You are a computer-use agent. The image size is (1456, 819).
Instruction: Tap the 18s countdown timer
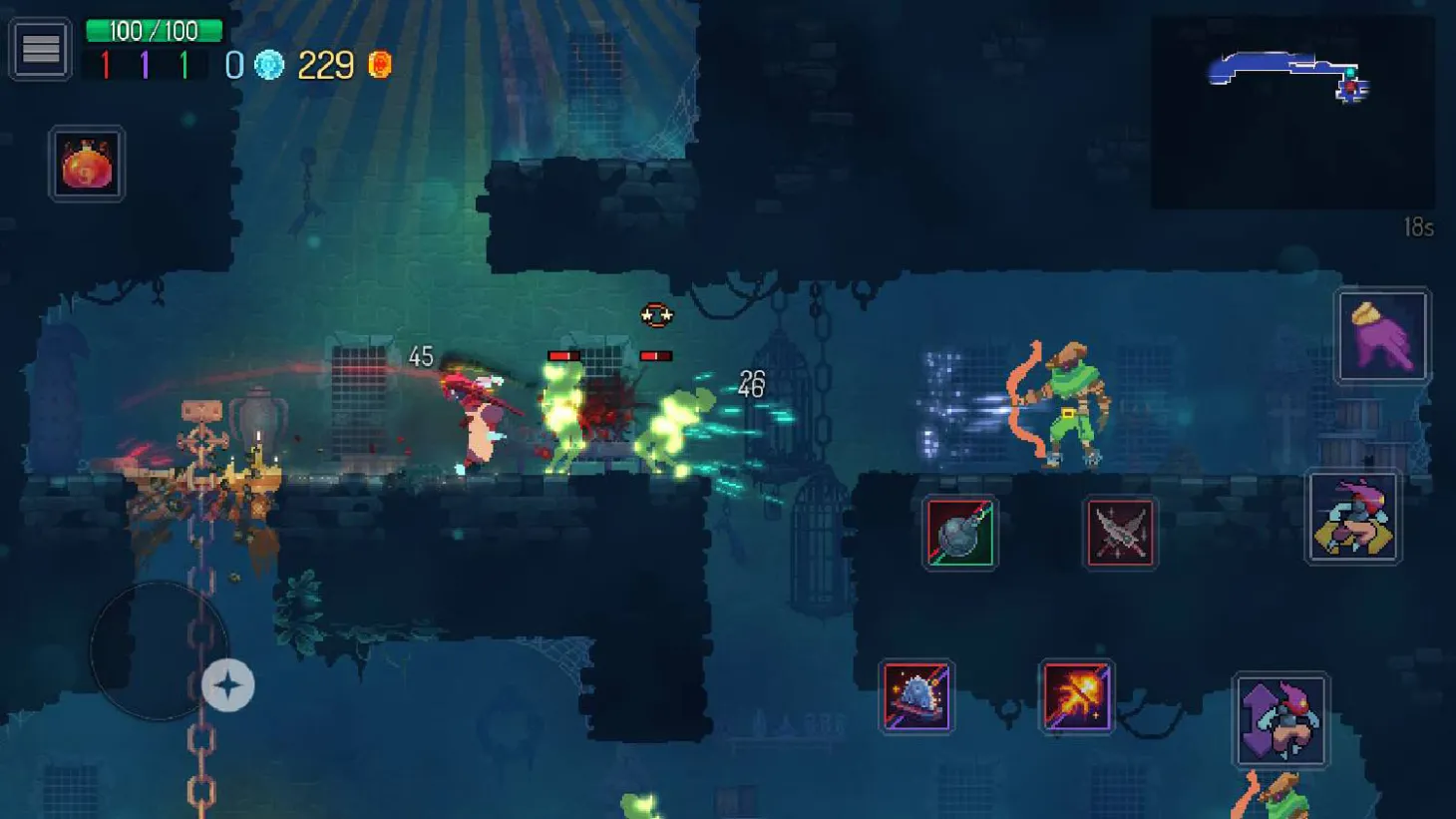pos(1417,227)
